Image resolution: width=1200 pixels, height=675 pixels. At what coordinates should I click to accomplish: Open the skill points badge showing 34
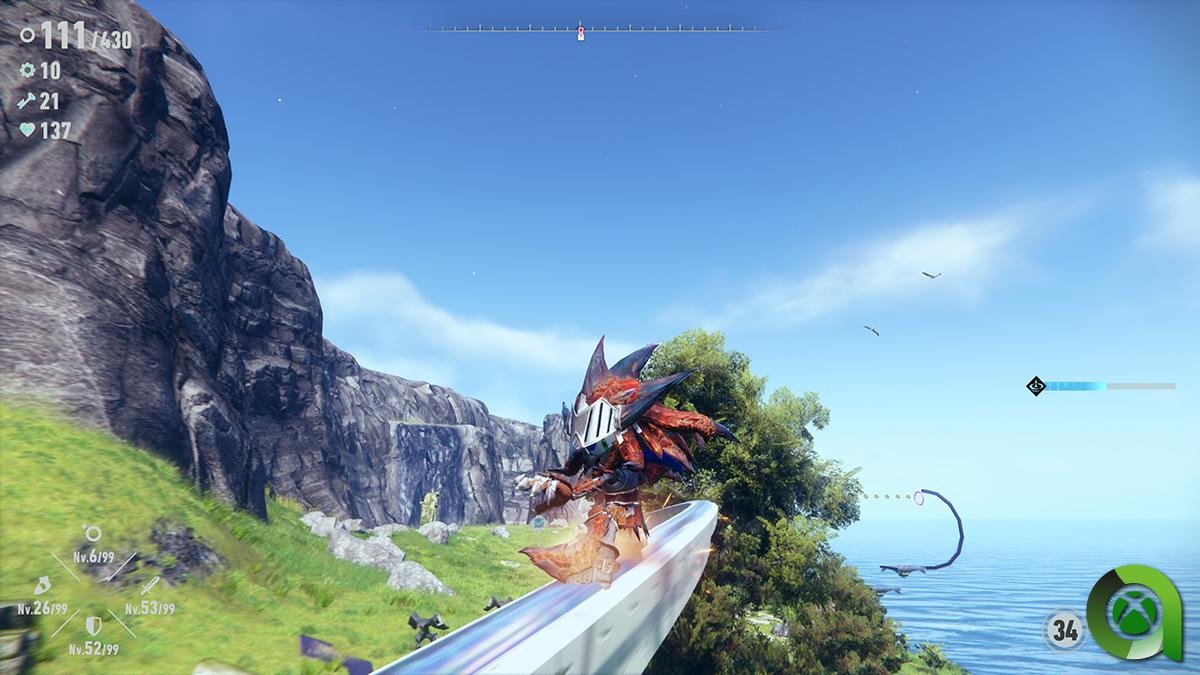[x=1063, y=630]
